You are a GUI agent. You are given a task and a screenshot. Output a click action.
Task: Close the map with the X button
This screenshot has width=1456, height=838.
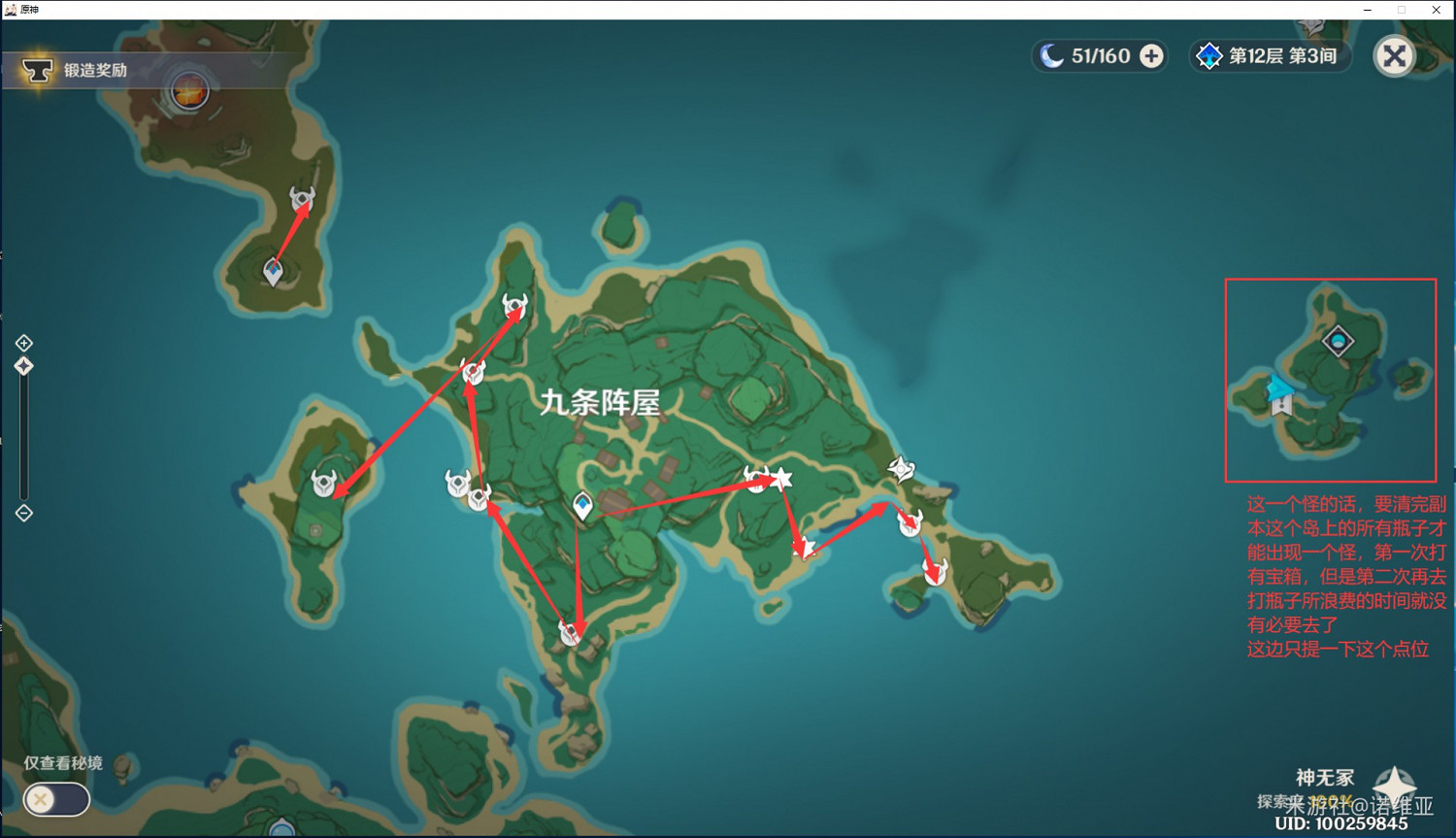1395,56
